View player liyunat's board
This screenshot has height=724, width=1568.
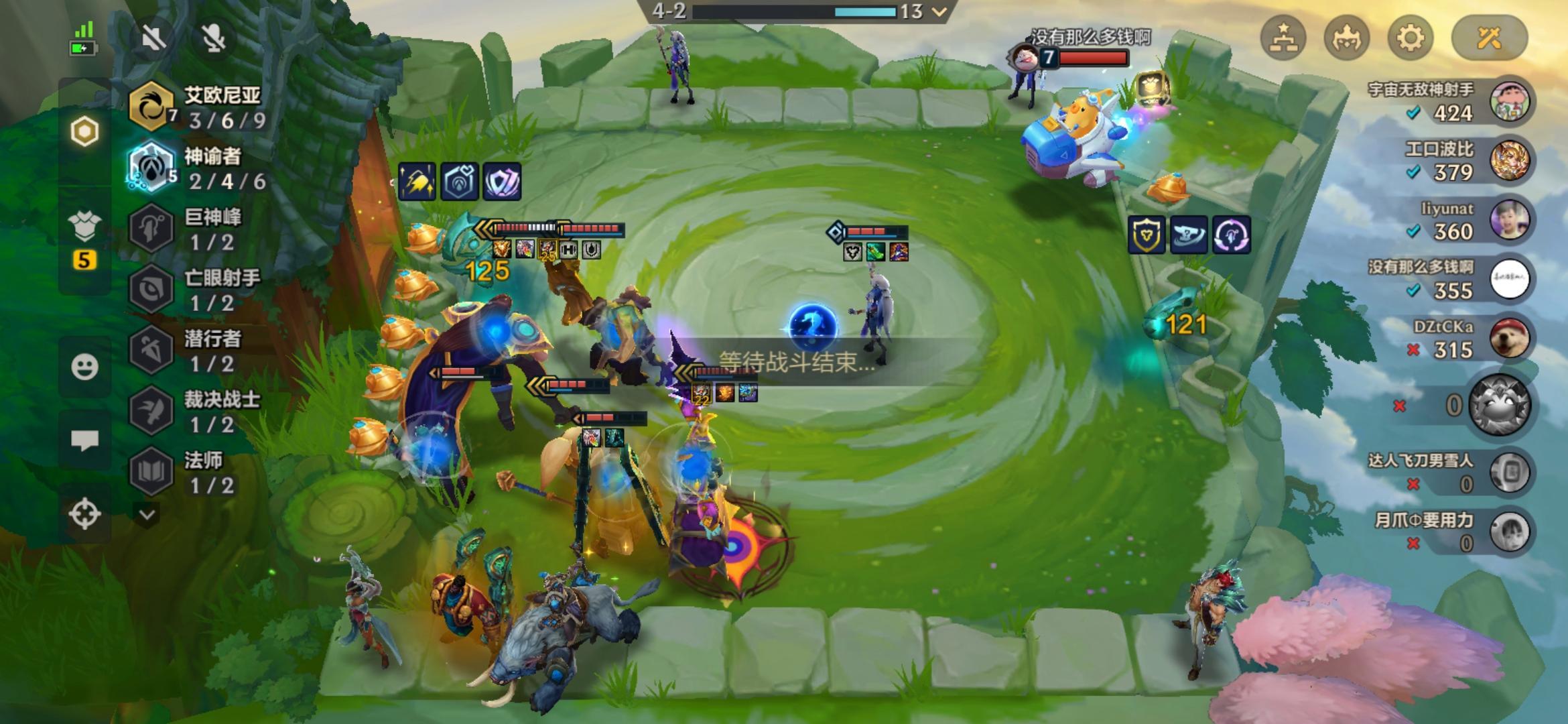tap(1510, 220)
